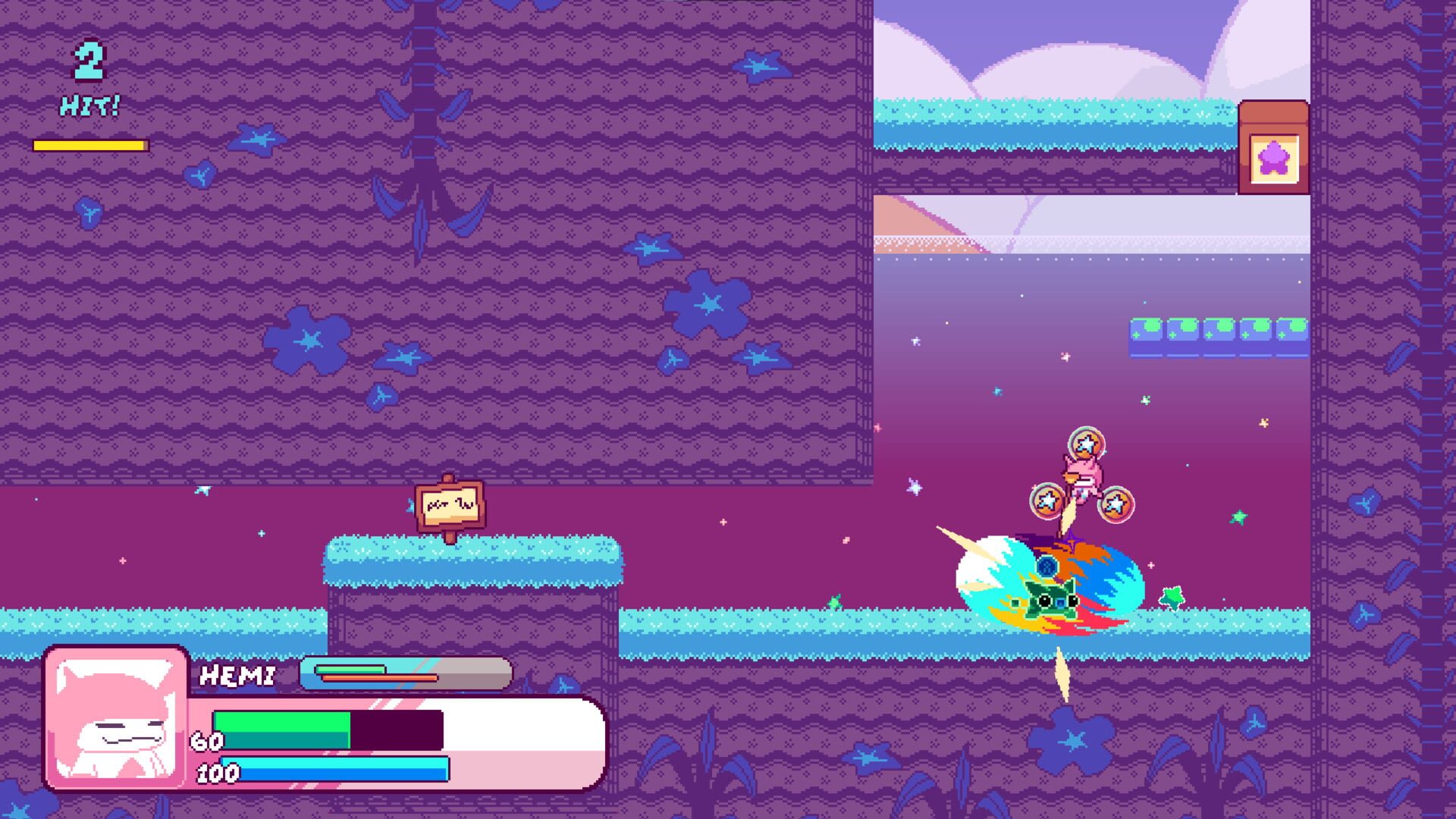
Task: Click the green star particle near the dash effect
Action: tap(1172, 597)
